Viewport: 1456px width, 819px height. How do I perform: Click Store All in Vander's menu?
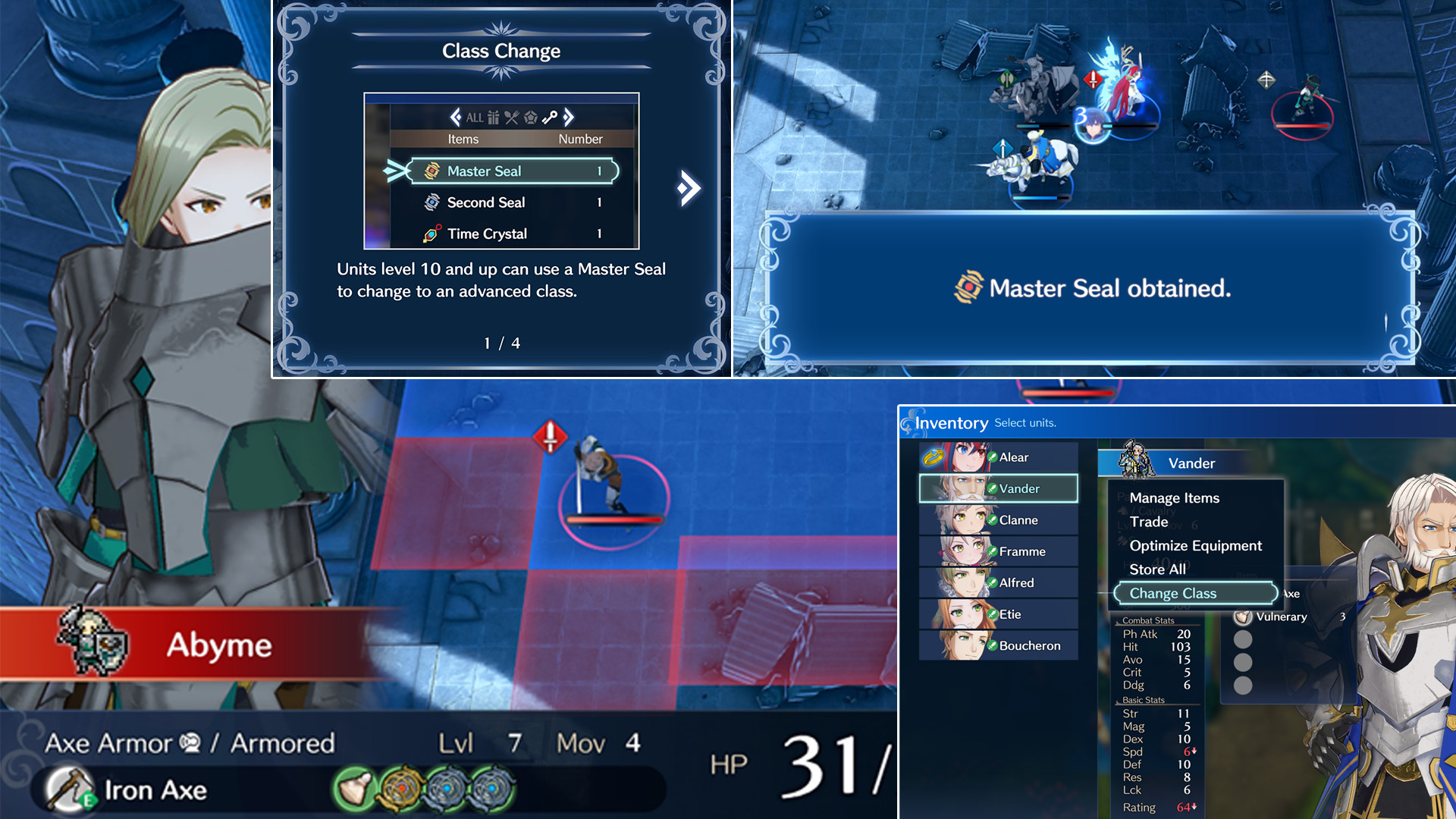(1158, 570)
